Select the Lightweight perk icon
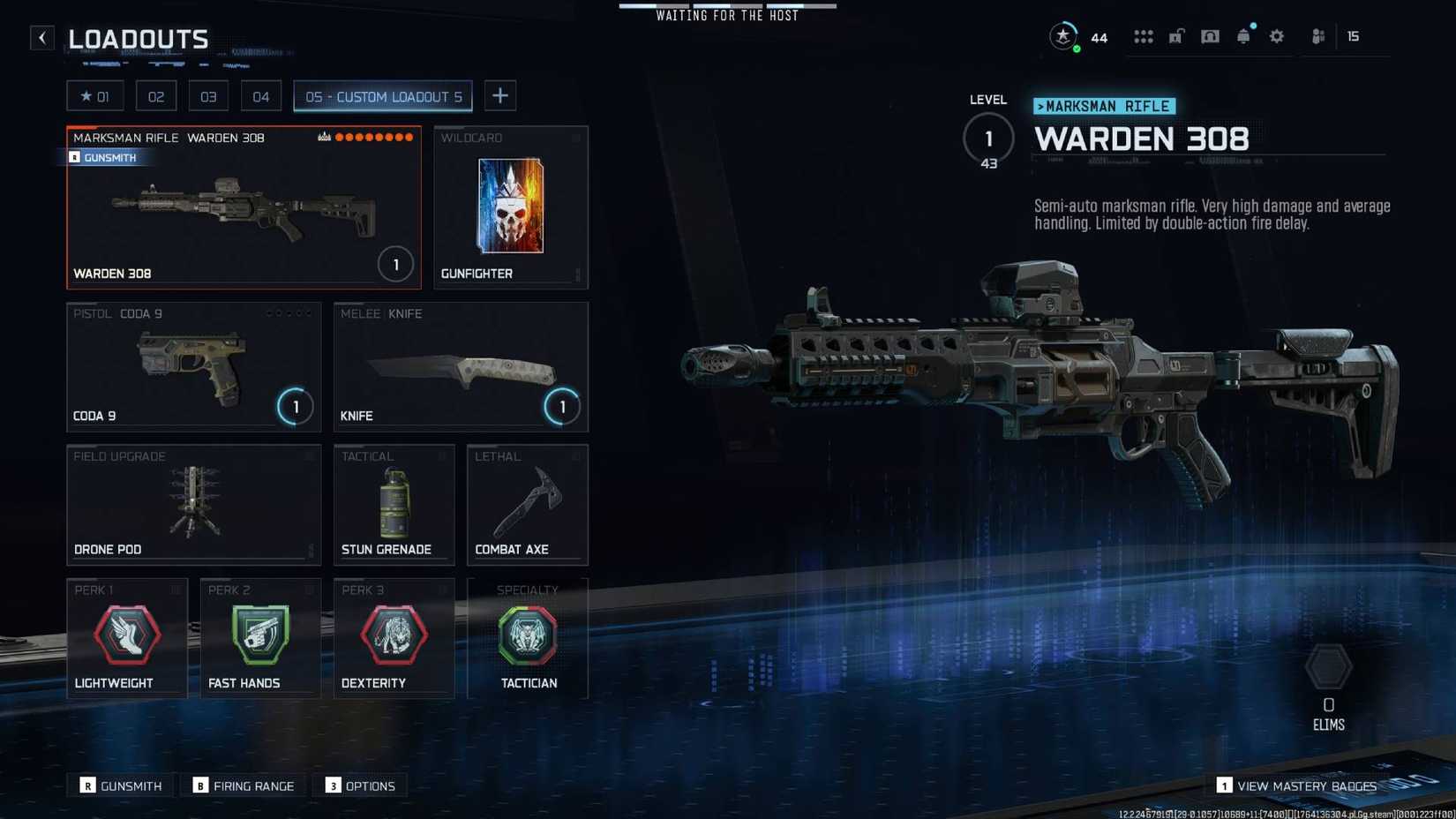 click(x=127, y=634)
